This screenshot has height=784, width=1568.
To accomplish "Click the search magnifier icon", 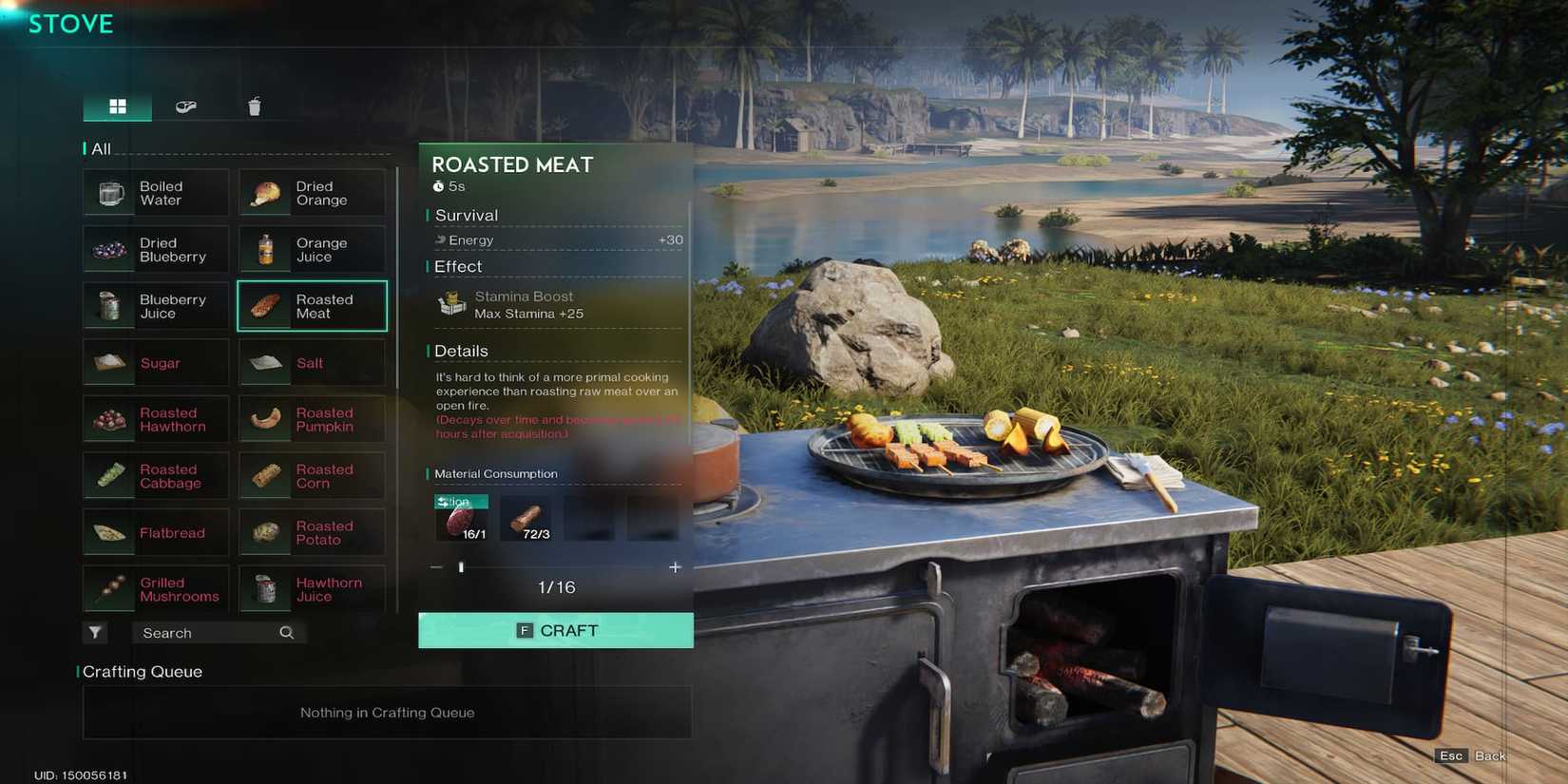I will 286,632.
